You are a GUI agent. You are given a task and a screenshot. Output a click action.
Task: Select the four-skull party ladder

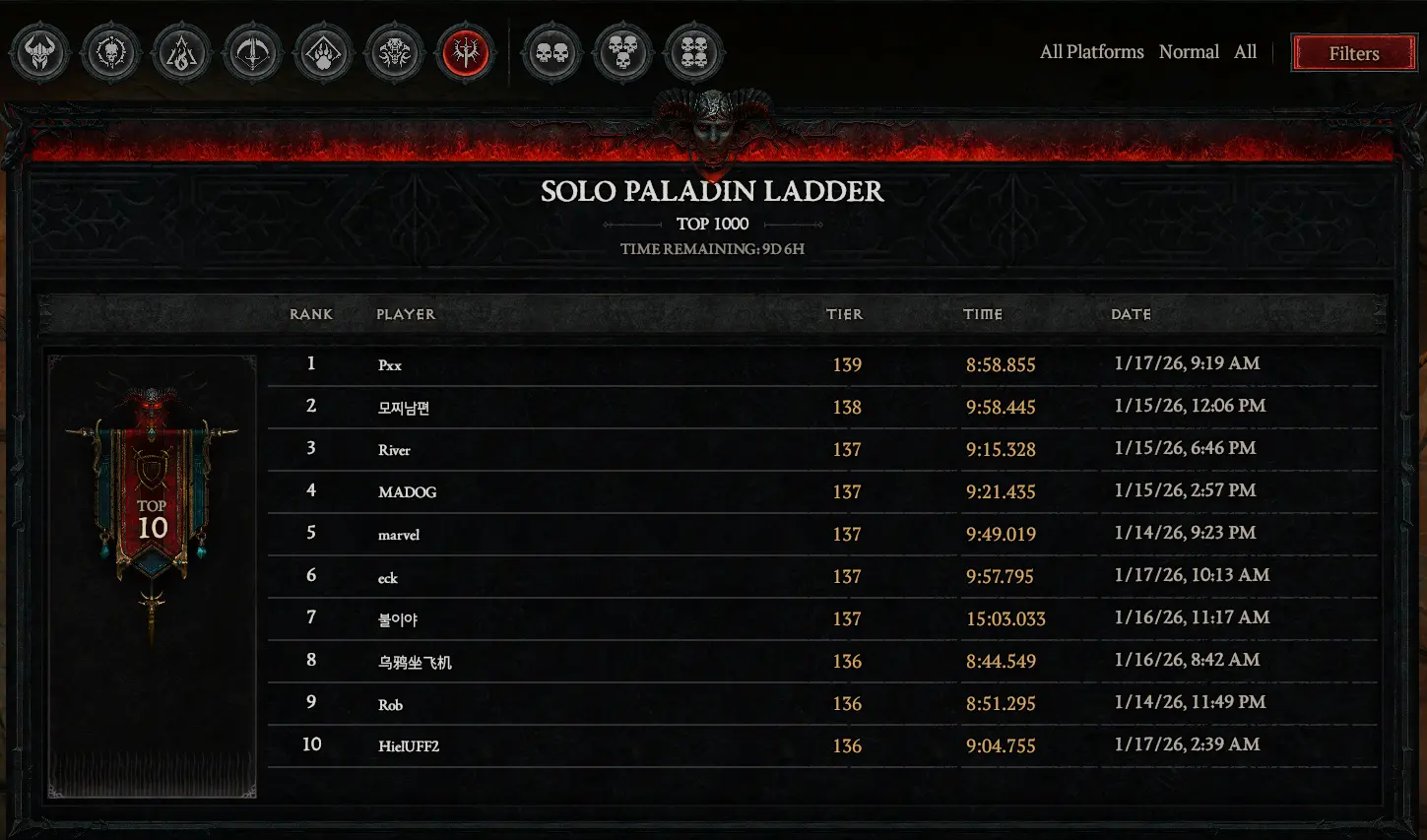(693, 53)
